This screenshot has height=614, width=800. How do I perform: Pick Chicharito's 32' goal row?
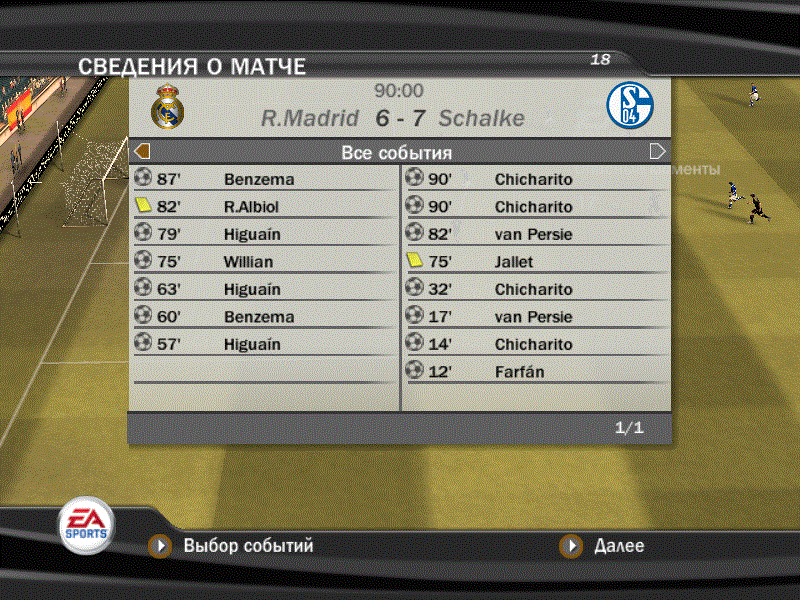(535, 290)
